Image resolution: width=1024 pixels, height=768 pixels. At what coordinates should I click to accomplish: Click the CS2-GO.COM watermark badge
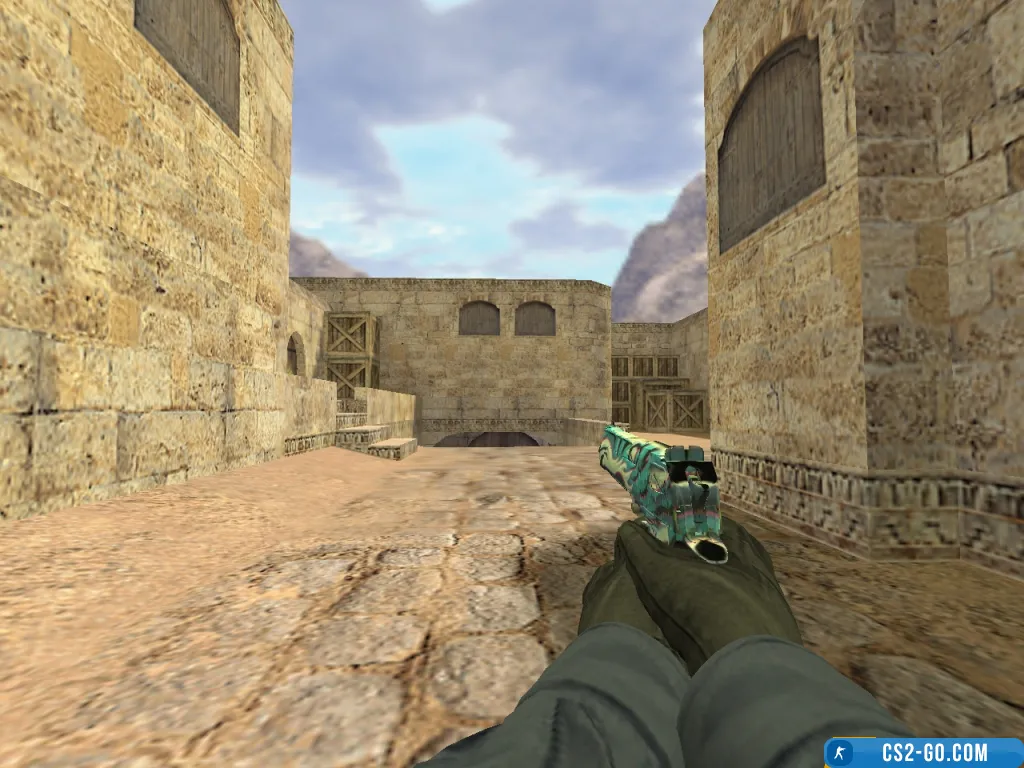pyautogui.click(x=924, y=752)
